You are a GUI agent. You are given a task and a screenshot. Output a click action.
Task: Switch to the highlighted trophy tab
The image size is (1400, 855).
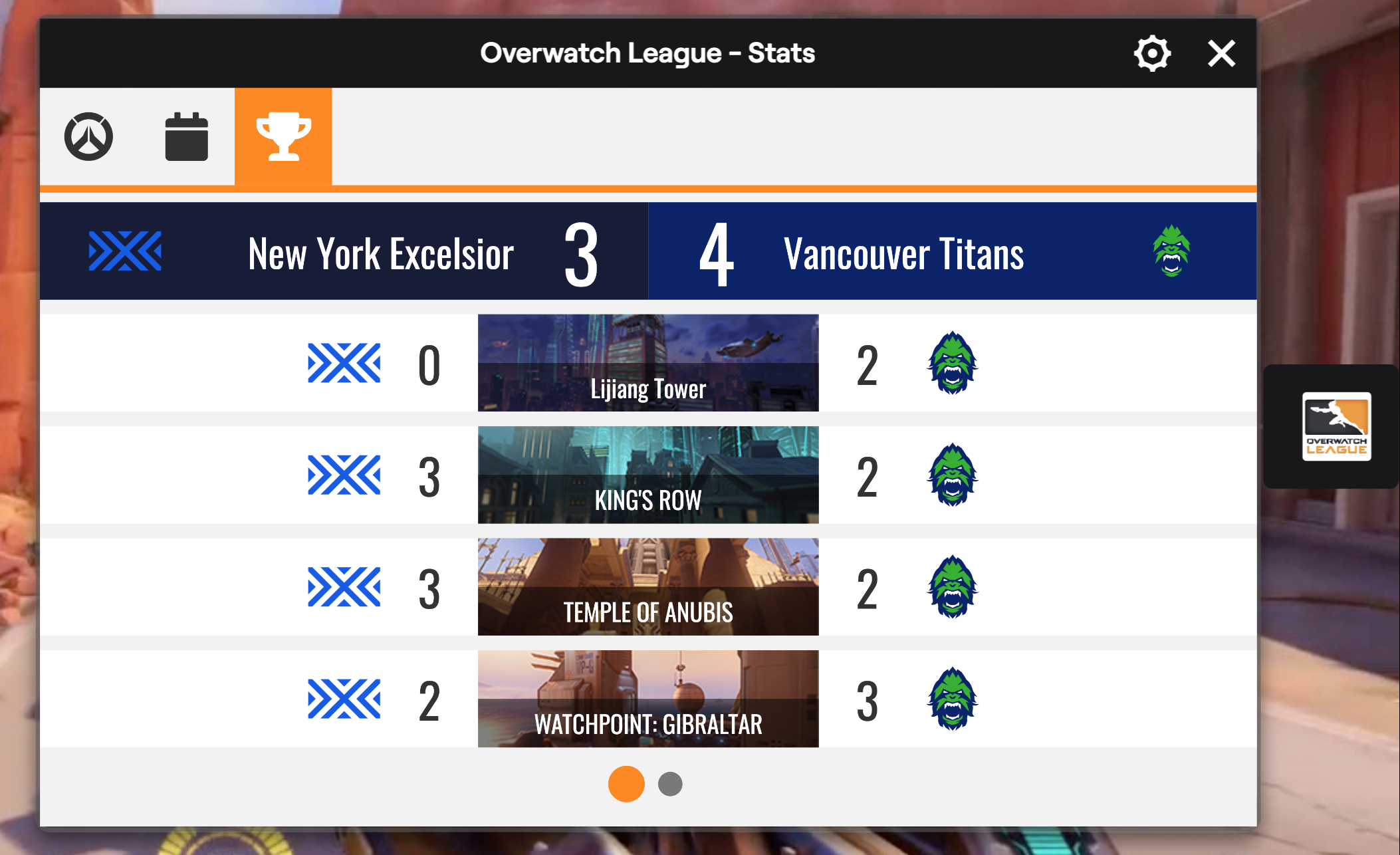coord(284,136)
